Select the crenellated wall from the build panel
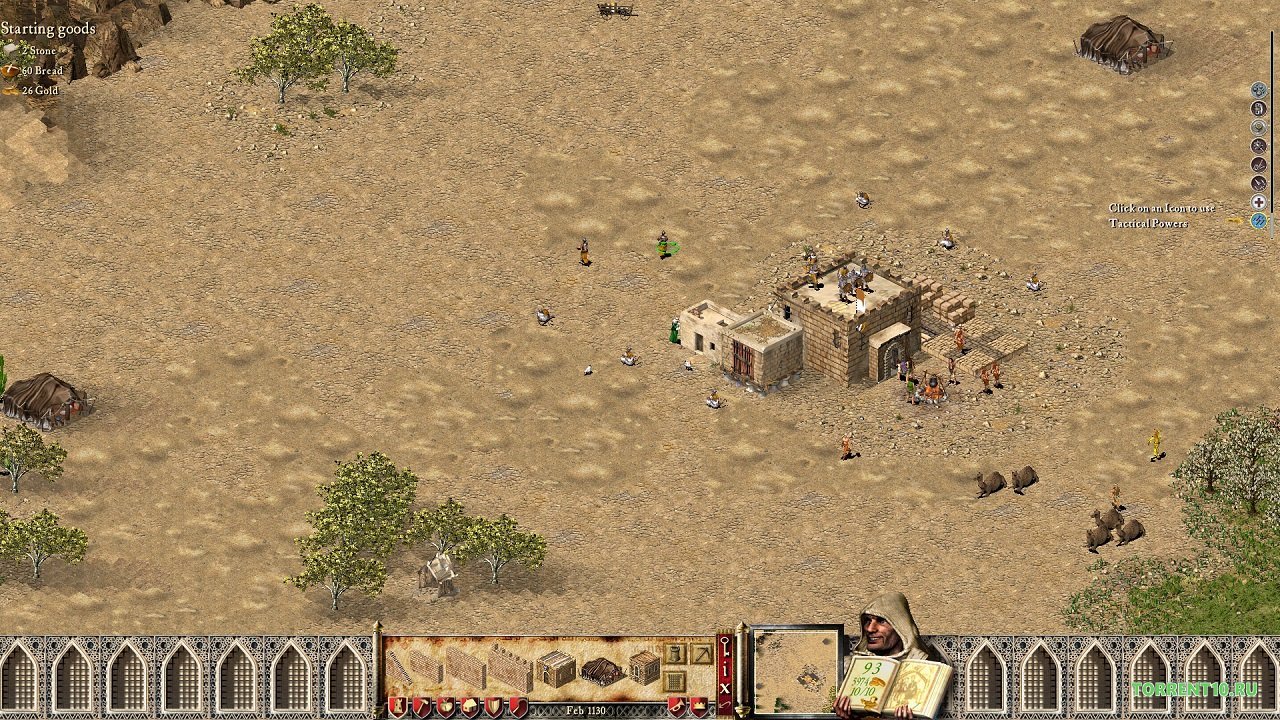Viewport: 1280px width, 720px height. coord(511,666)
